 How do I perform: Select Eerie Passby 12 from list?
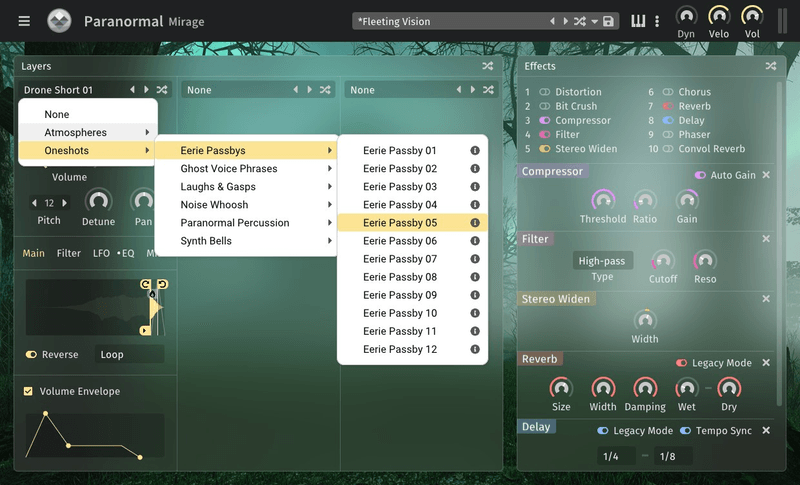click(400, 349)
